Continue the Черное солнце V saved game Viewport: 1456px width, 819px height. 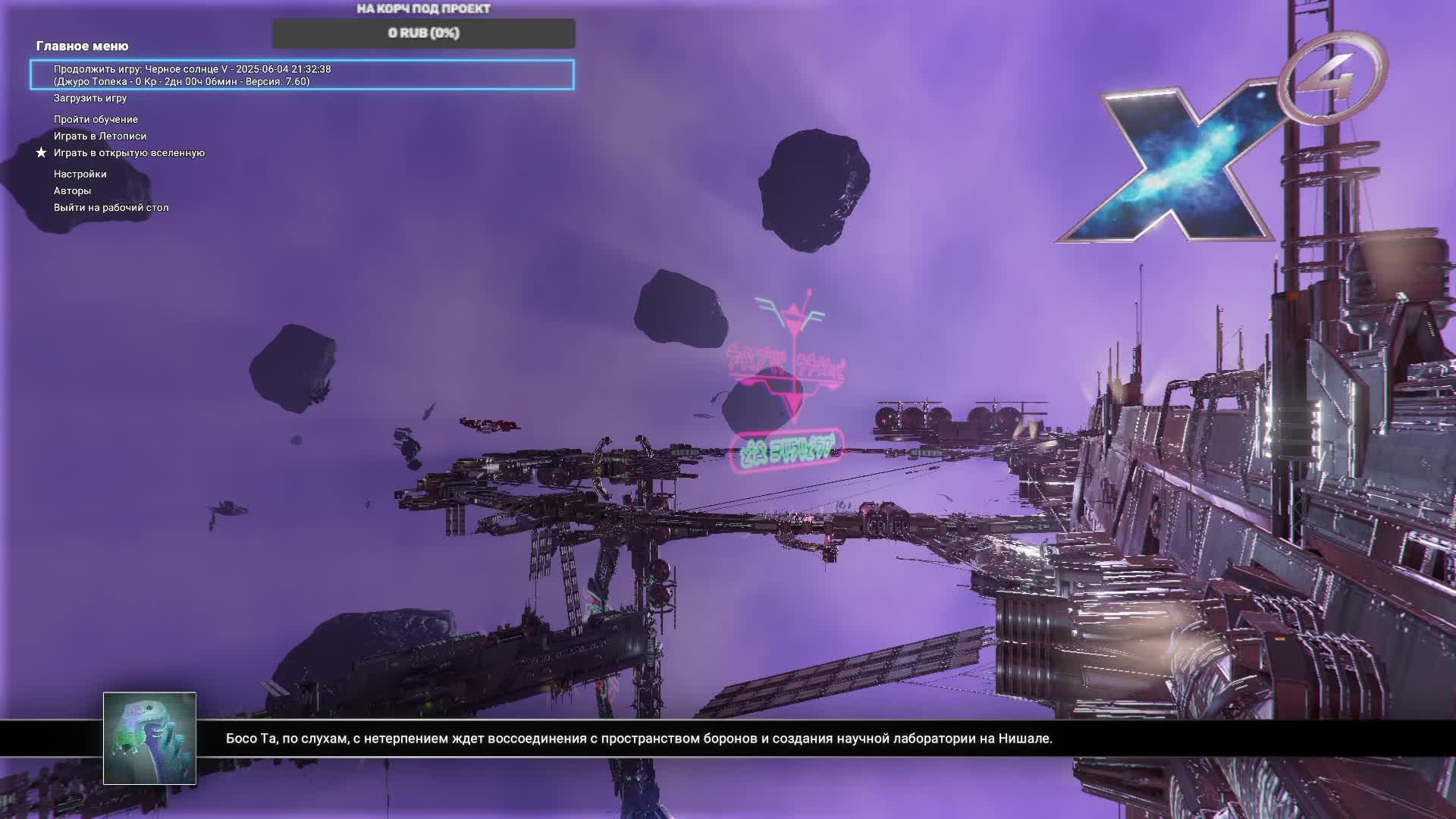302,75
